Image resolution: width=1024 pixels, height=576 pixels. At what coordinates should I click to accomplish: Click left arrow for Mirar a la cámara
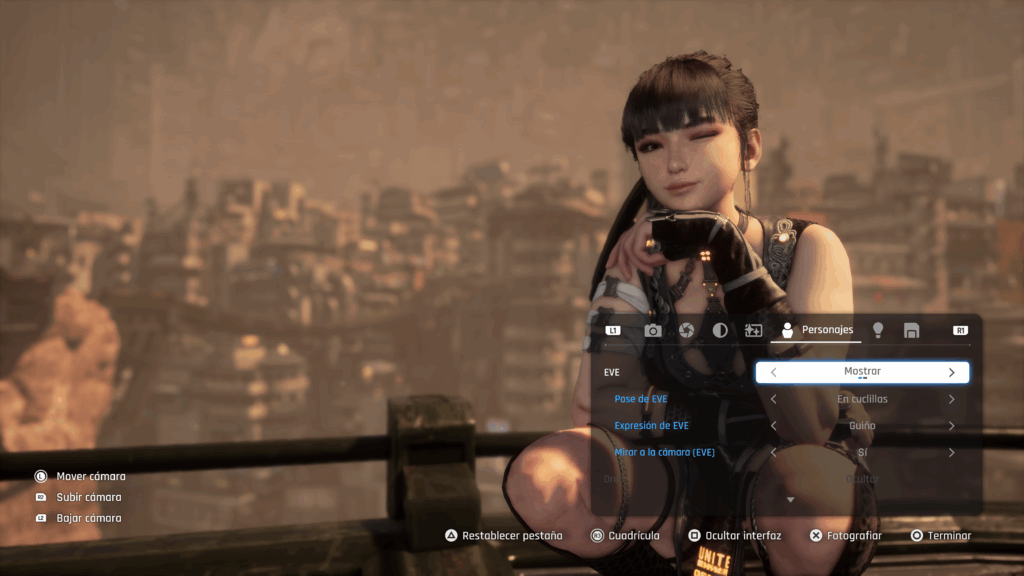[773, 453]
